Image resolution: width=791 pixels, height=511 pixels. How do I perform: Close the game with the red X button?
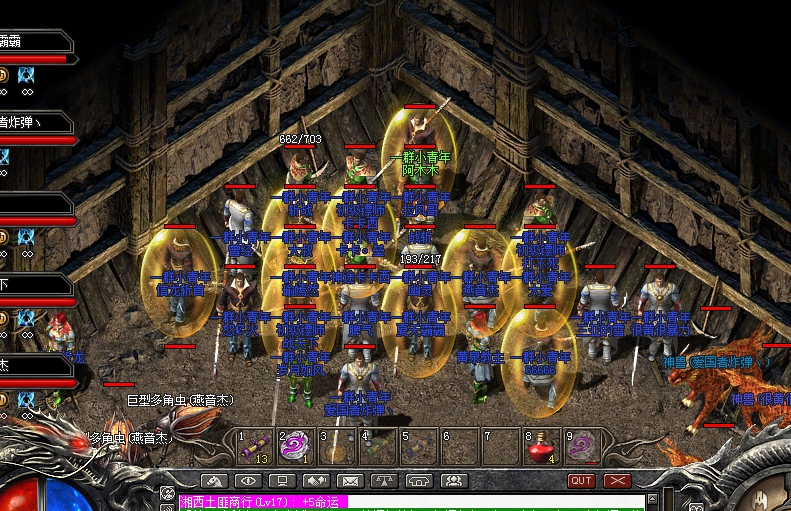pyautogui.click(x=617, y=481)
